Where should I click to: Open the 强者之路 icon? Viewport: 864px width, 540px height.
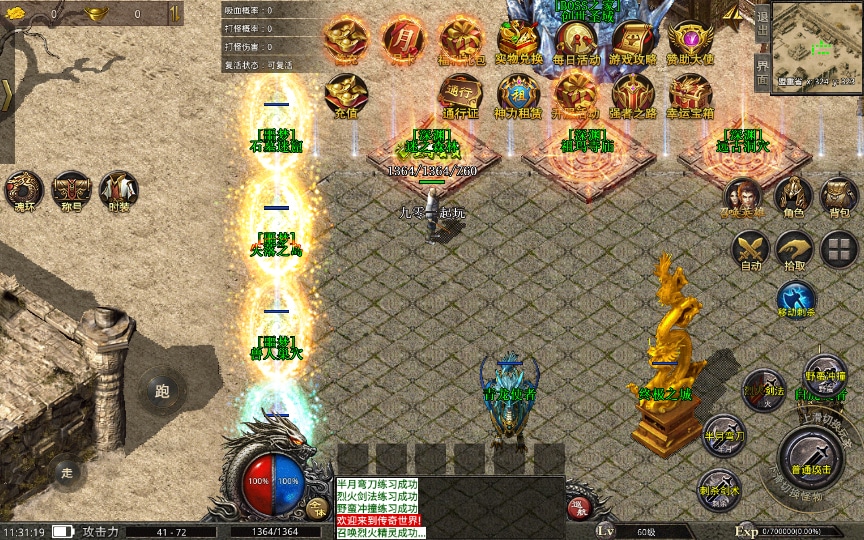coord(633,94)
